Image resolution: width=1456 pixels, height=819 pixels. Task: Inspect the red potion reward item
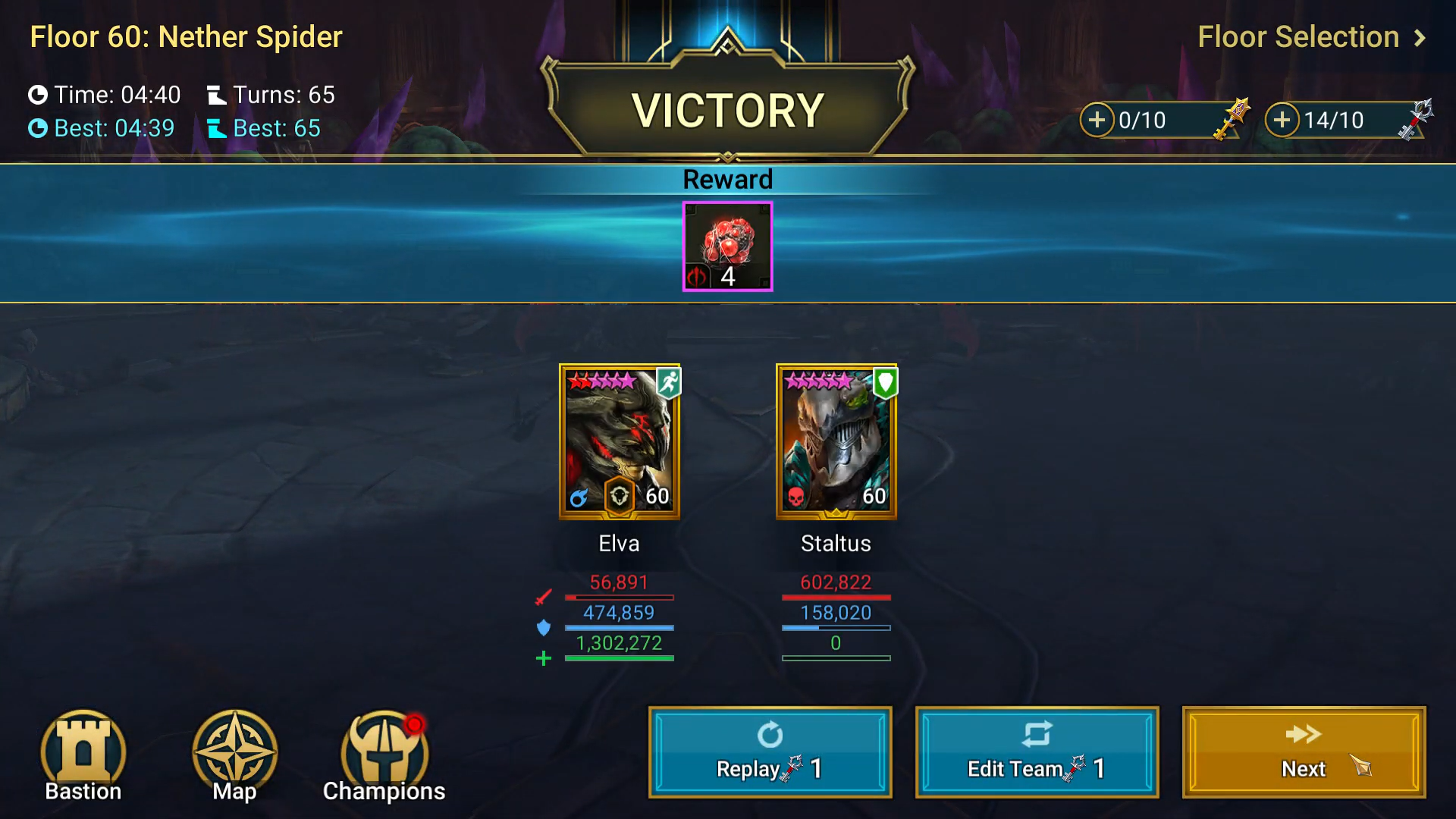(727, 246)
